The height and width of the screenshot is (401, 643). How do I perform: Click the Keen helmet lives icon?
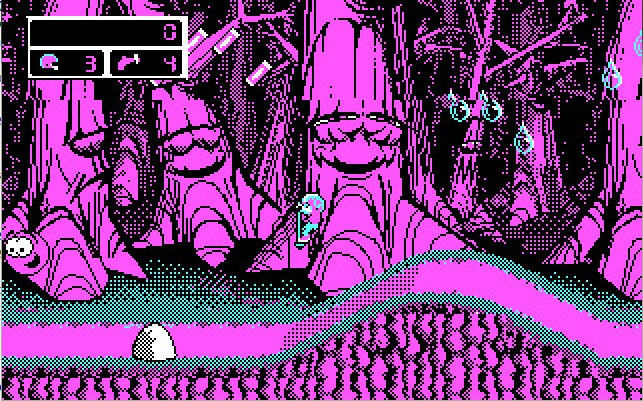[x=48, y=64]
